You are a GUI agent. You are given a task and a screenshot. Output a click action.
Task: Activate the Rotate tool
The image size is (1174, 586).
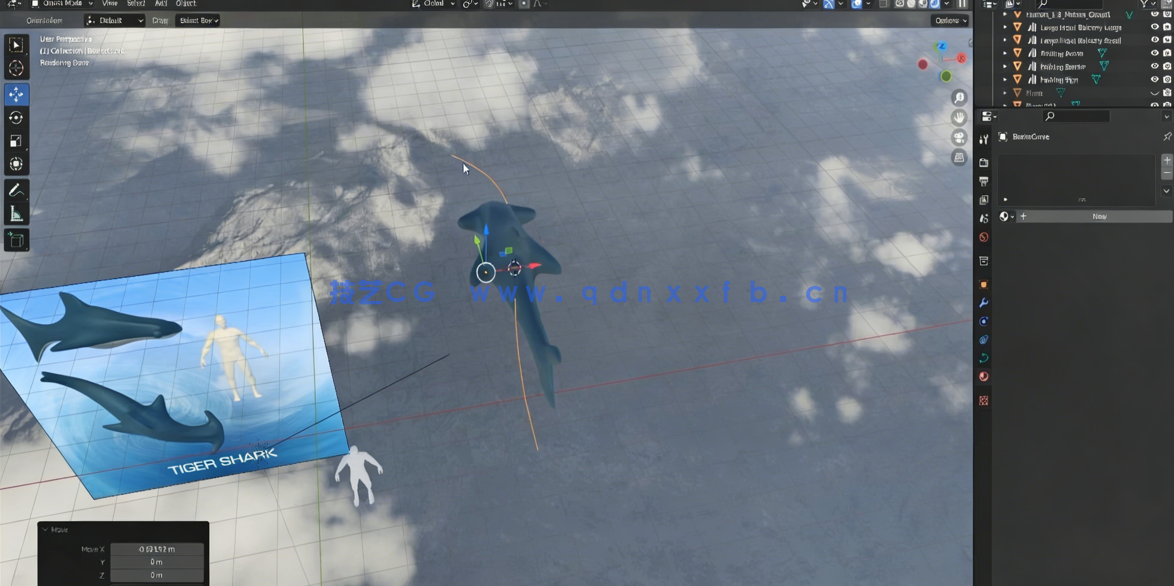[16, 118]
